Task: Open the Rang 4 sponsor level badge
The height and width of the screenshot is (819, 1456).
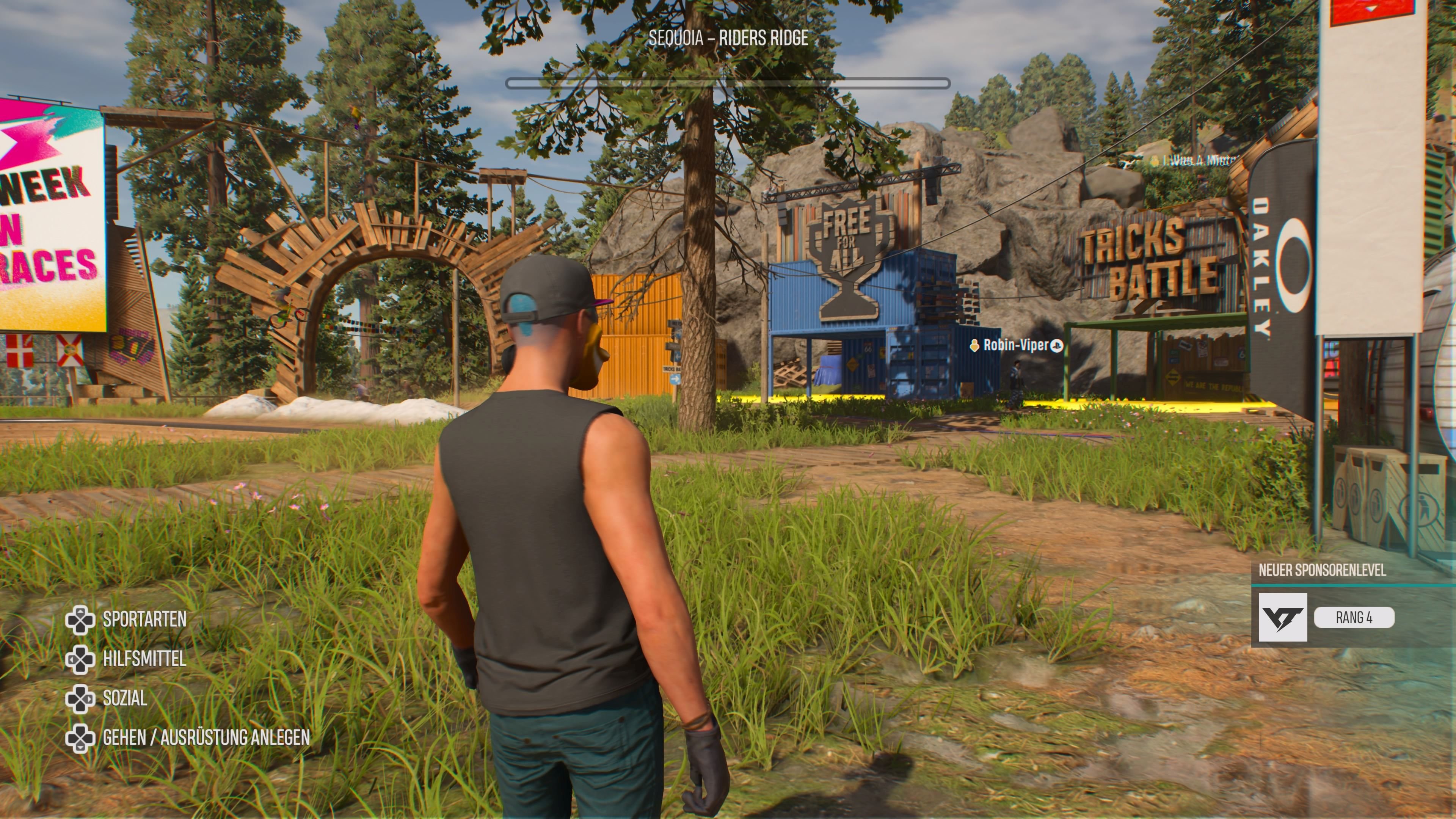Action: point(1354,617)
